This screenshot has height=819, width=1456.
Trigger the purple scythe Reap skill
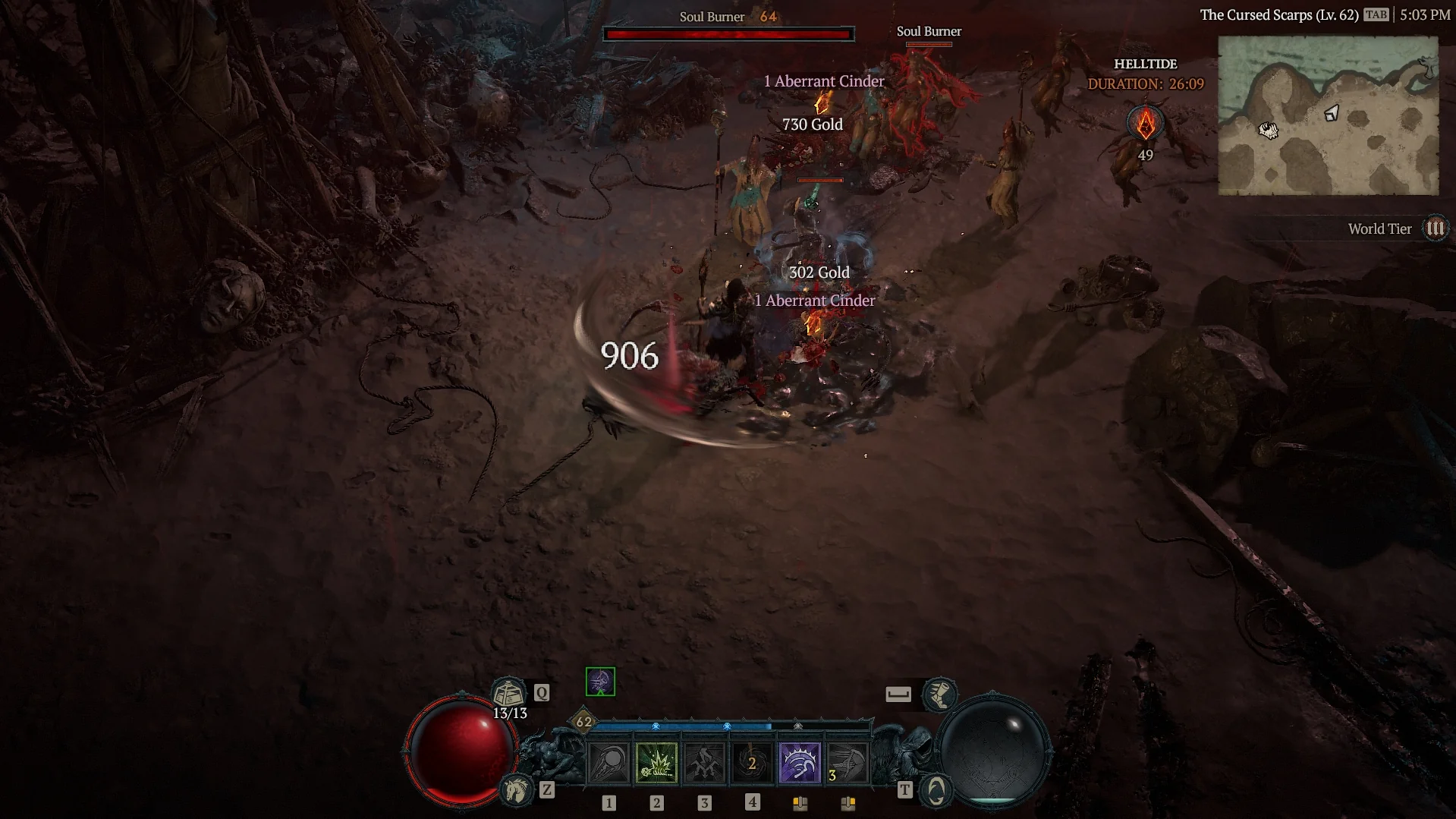point(800,762)
